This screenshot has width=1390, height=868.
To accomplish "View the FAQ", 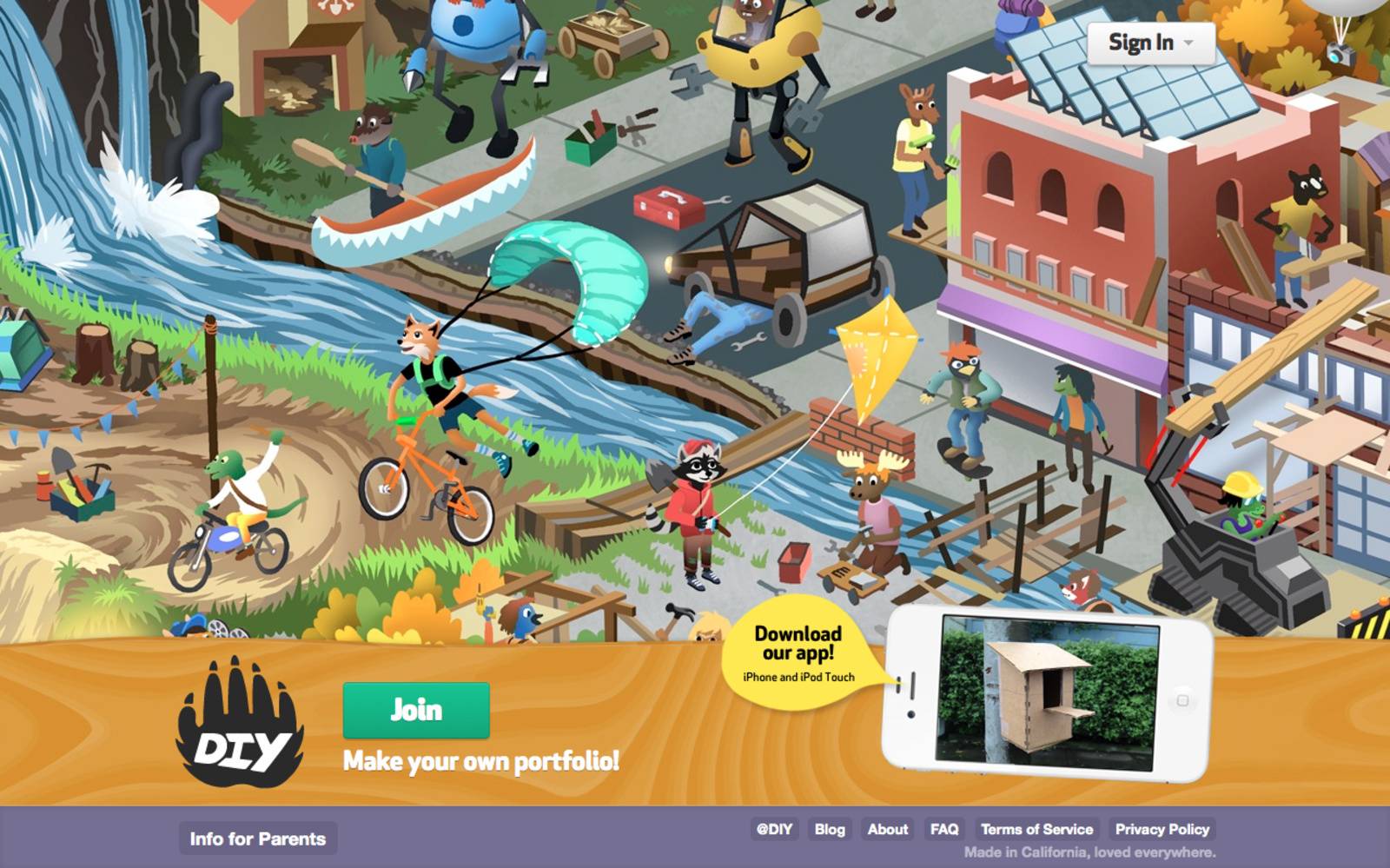I will 944,830.
